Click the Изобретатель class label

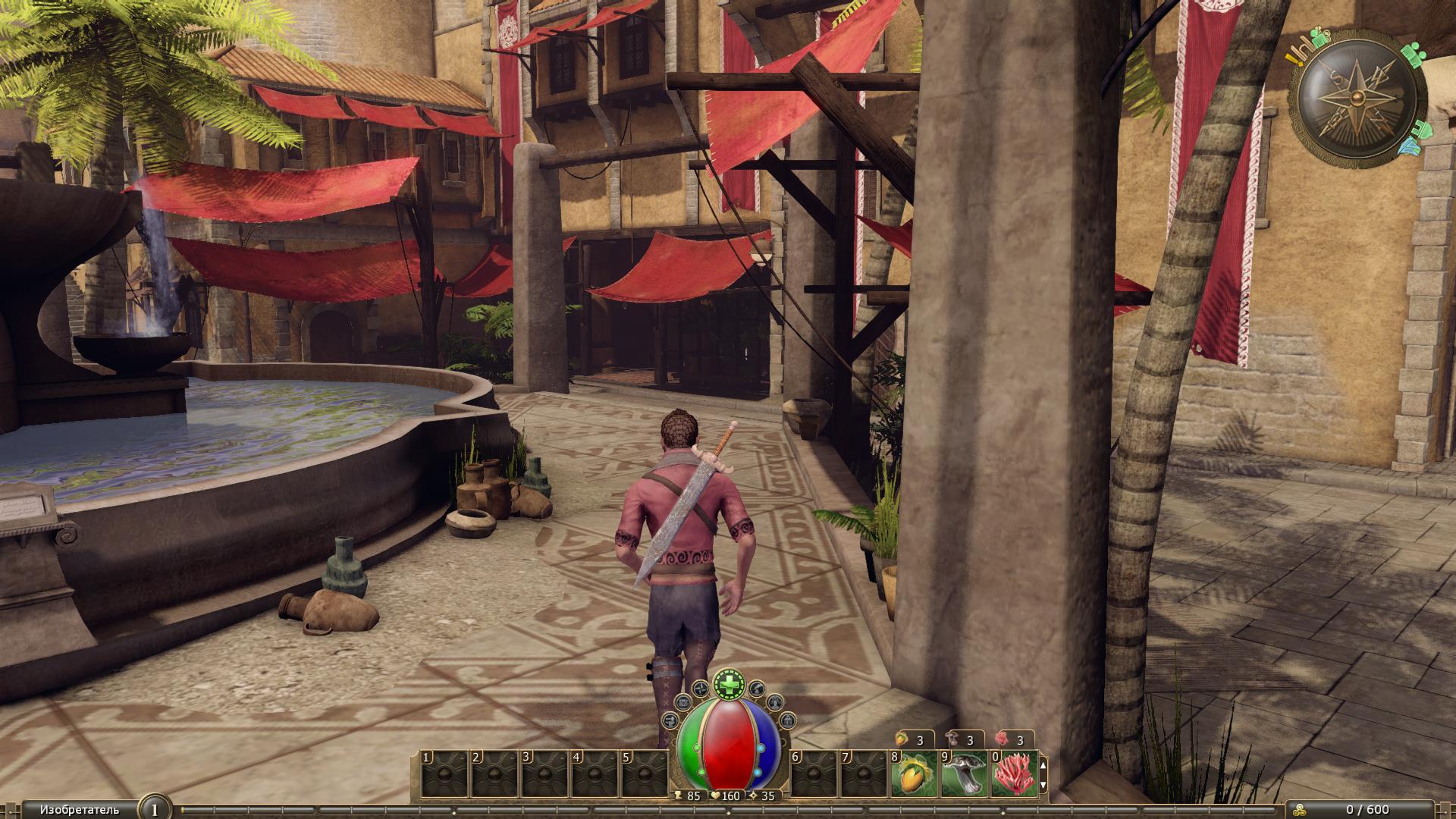[80, 810]
